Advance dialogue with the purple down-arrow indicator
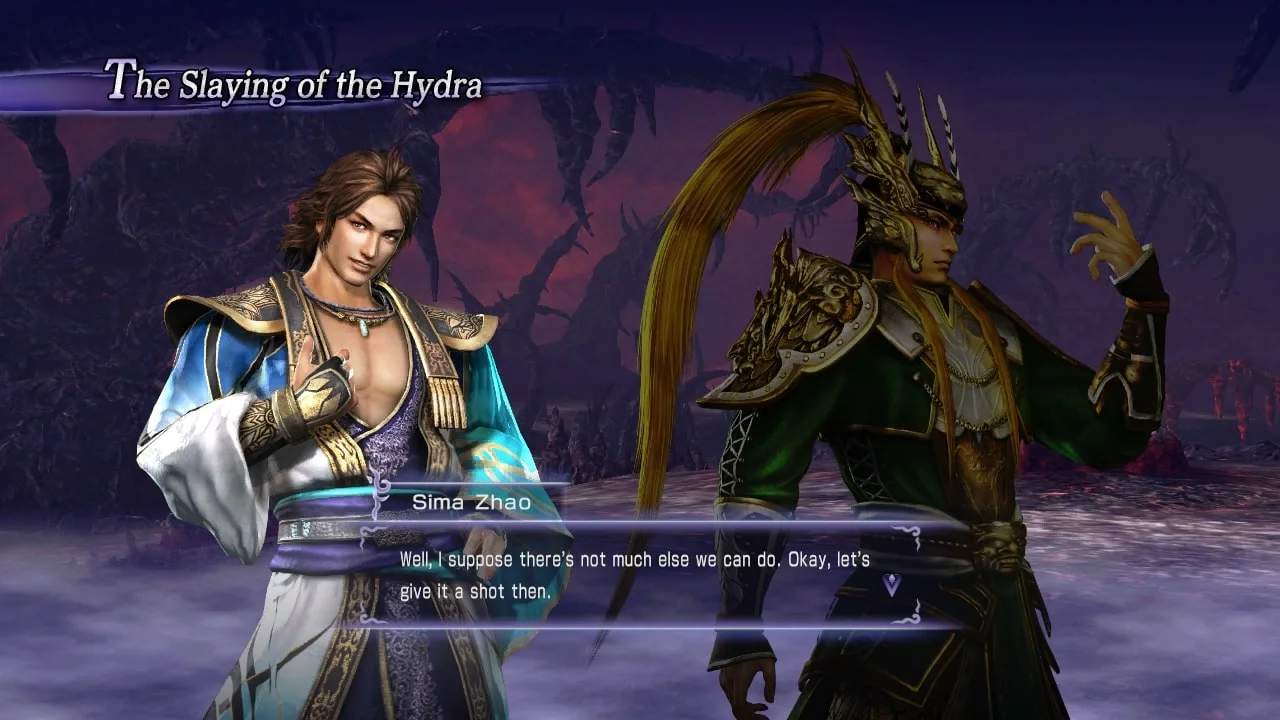The image size is (1280, 720). tap(891, 585)
